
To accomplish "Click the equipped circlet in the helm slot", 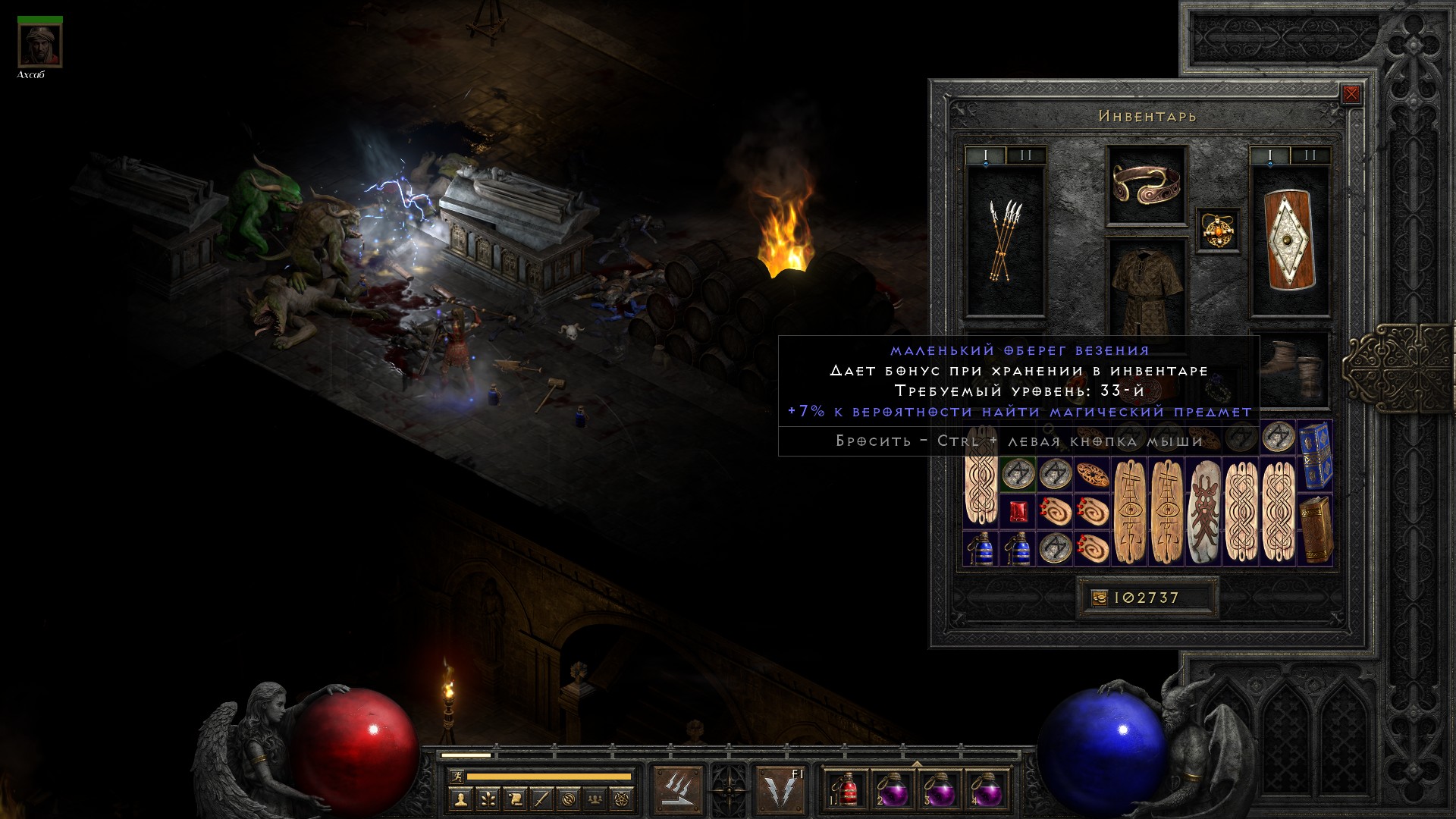I will click(x=1146, y=184).
